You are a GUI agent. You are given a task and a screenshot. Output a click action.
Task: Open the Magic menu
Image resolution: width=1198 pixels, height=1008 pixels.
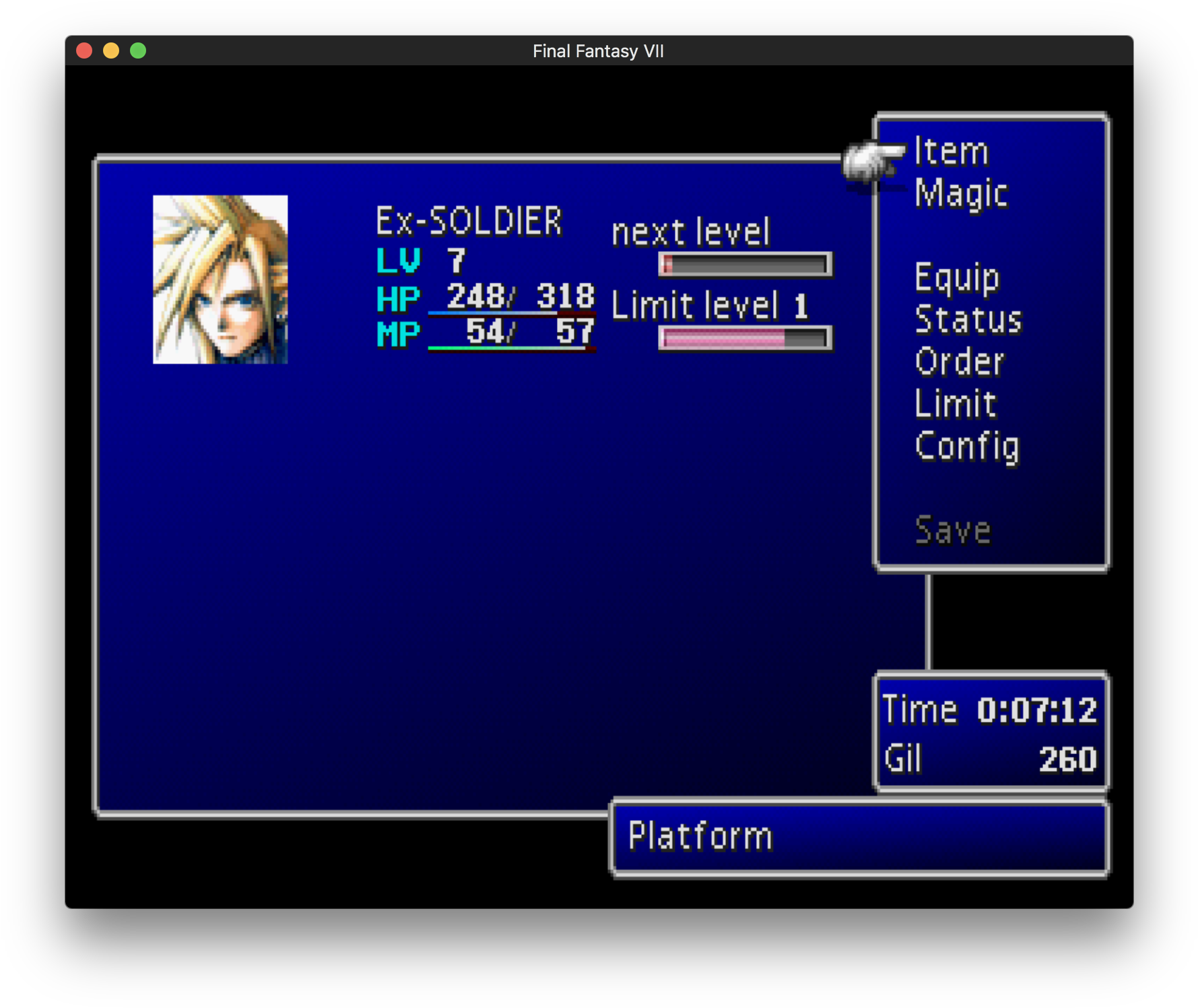[961, 193]
